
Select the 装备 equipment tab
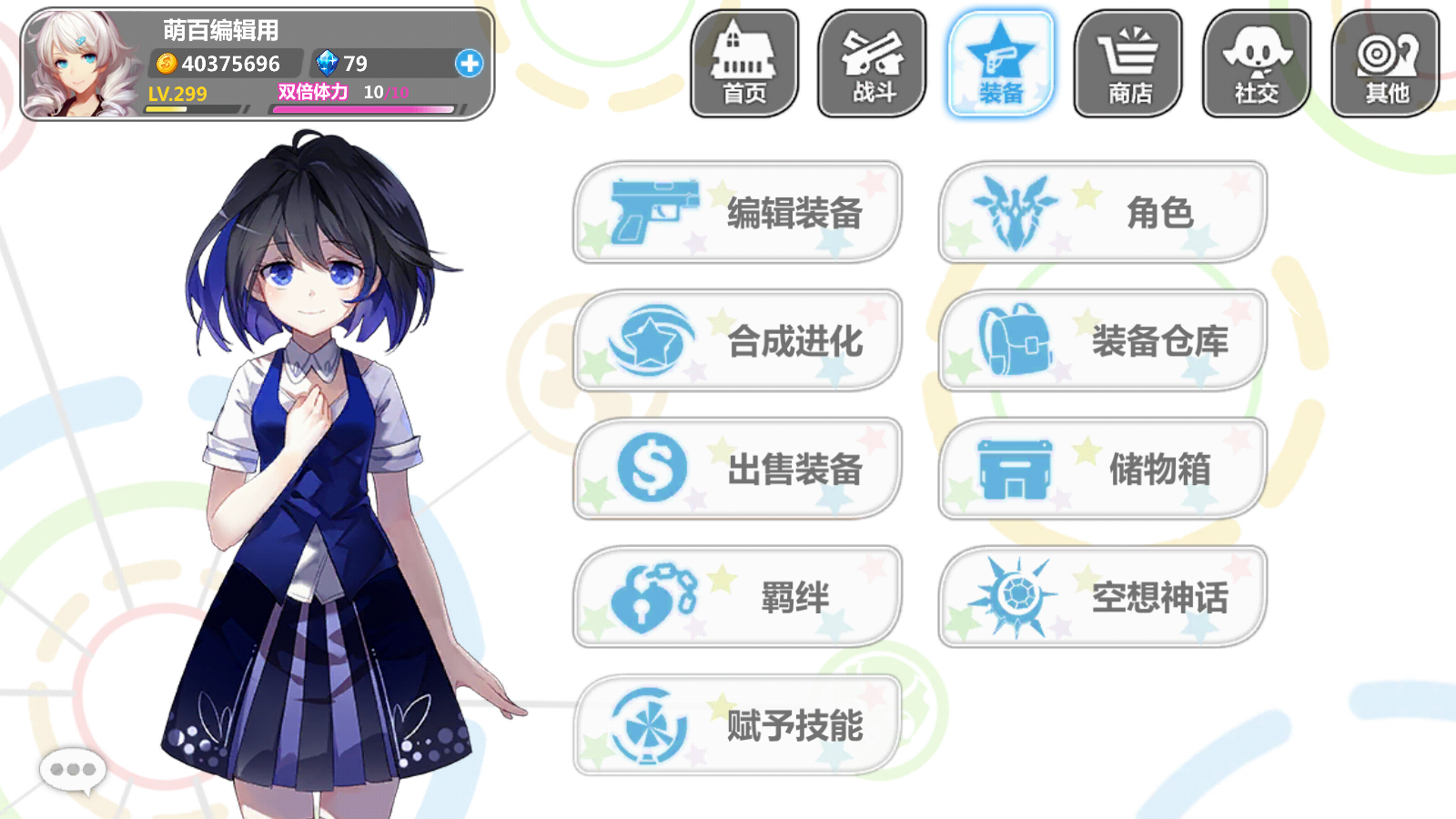coord(1001,64)
